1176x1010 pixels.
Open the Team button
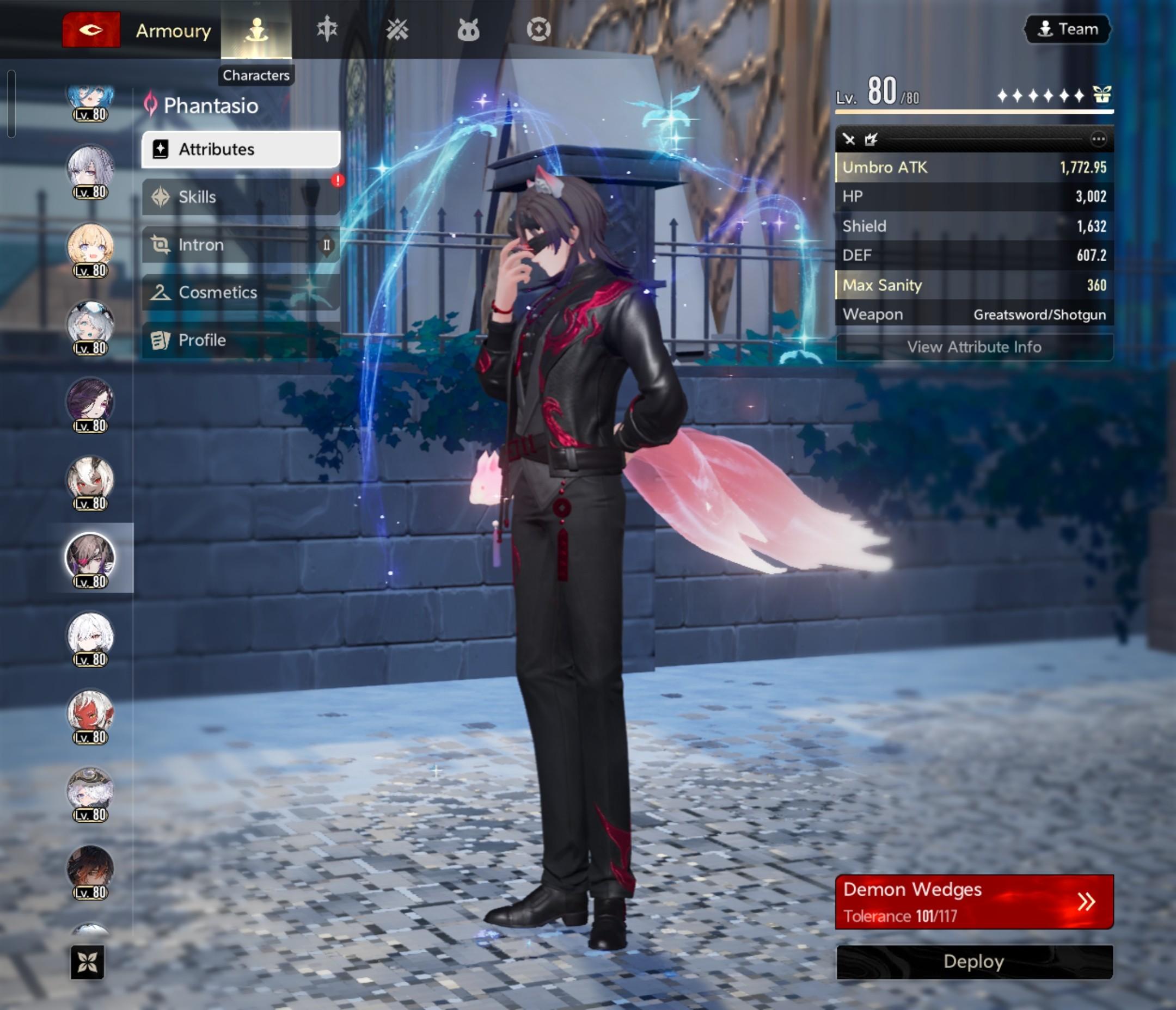[x=1068, y=29]
